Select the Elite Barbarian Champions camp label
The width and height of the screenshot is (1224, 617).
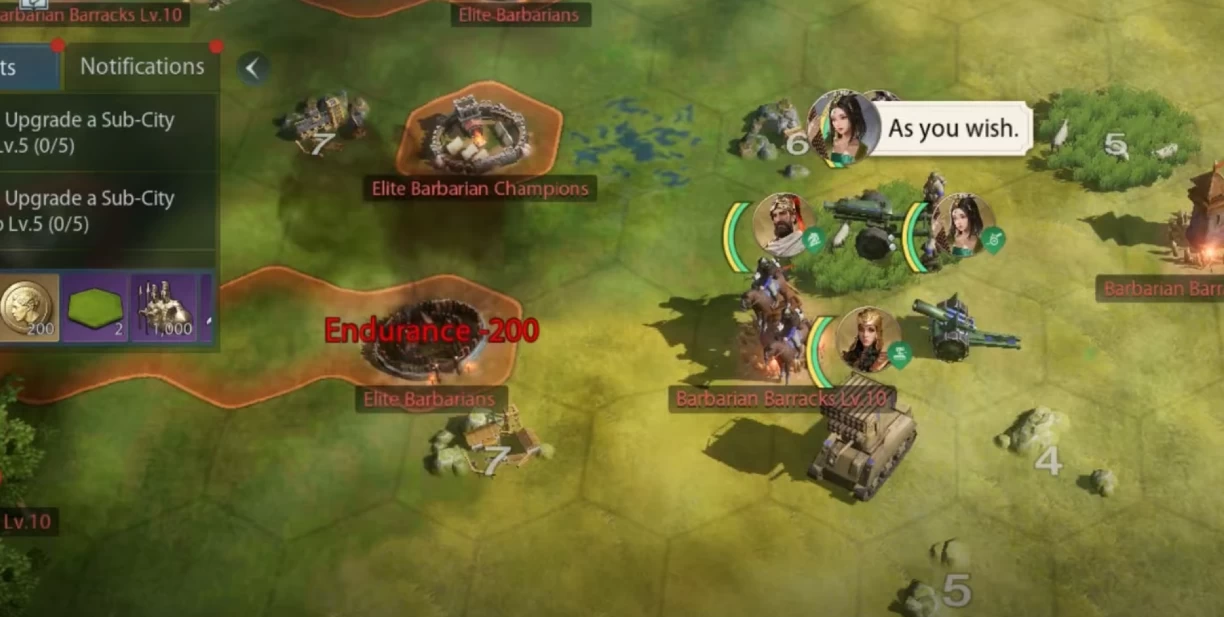480,188
